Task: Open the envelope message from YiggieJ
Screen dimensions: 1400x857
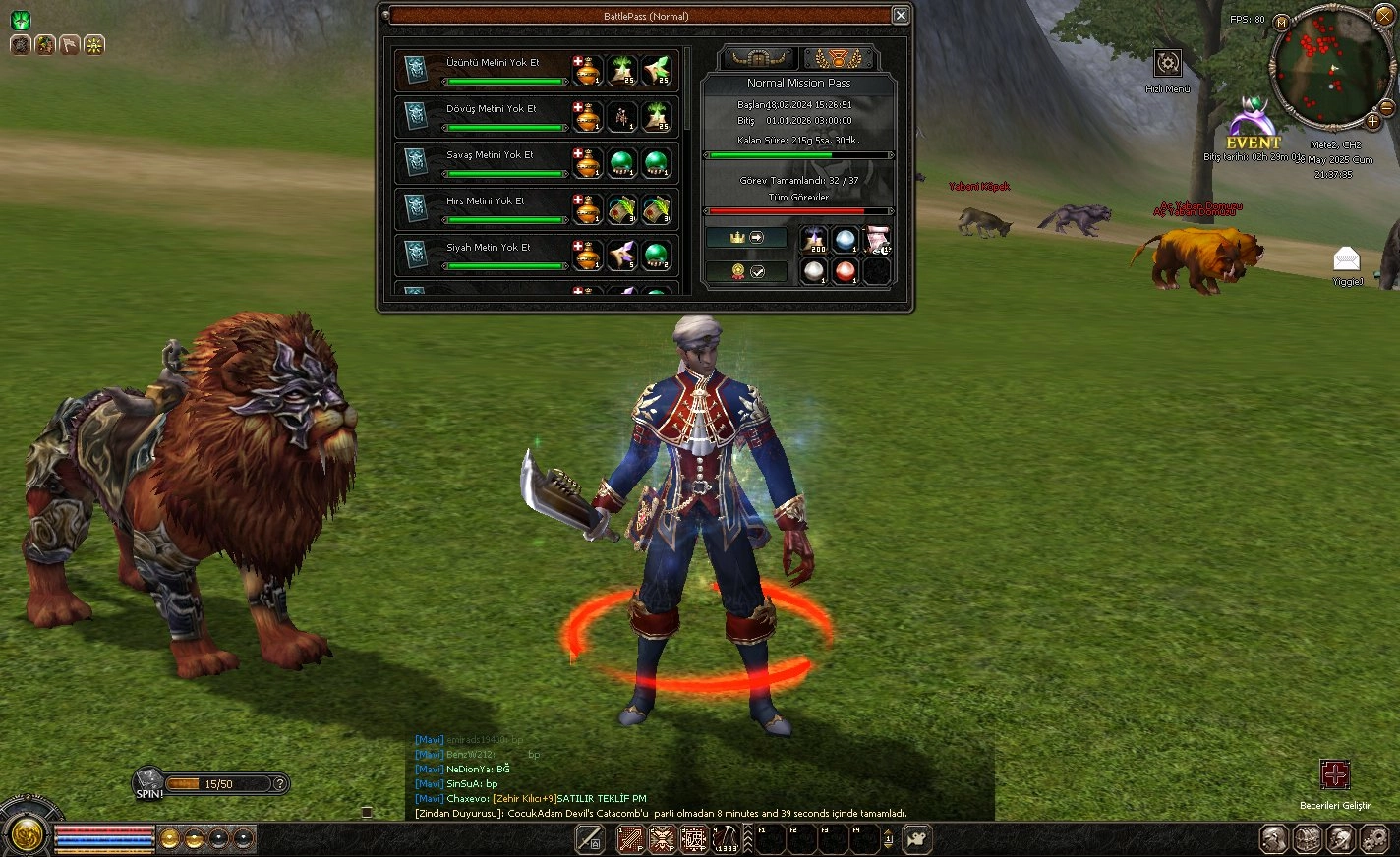Action: tap(1346, 260)
